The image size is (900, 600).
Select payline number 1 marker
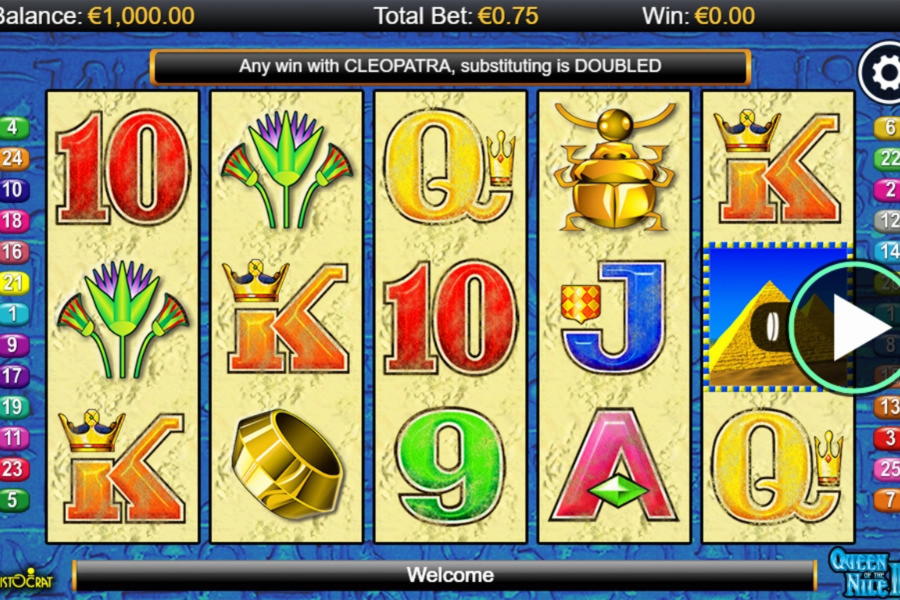(14, 314)
